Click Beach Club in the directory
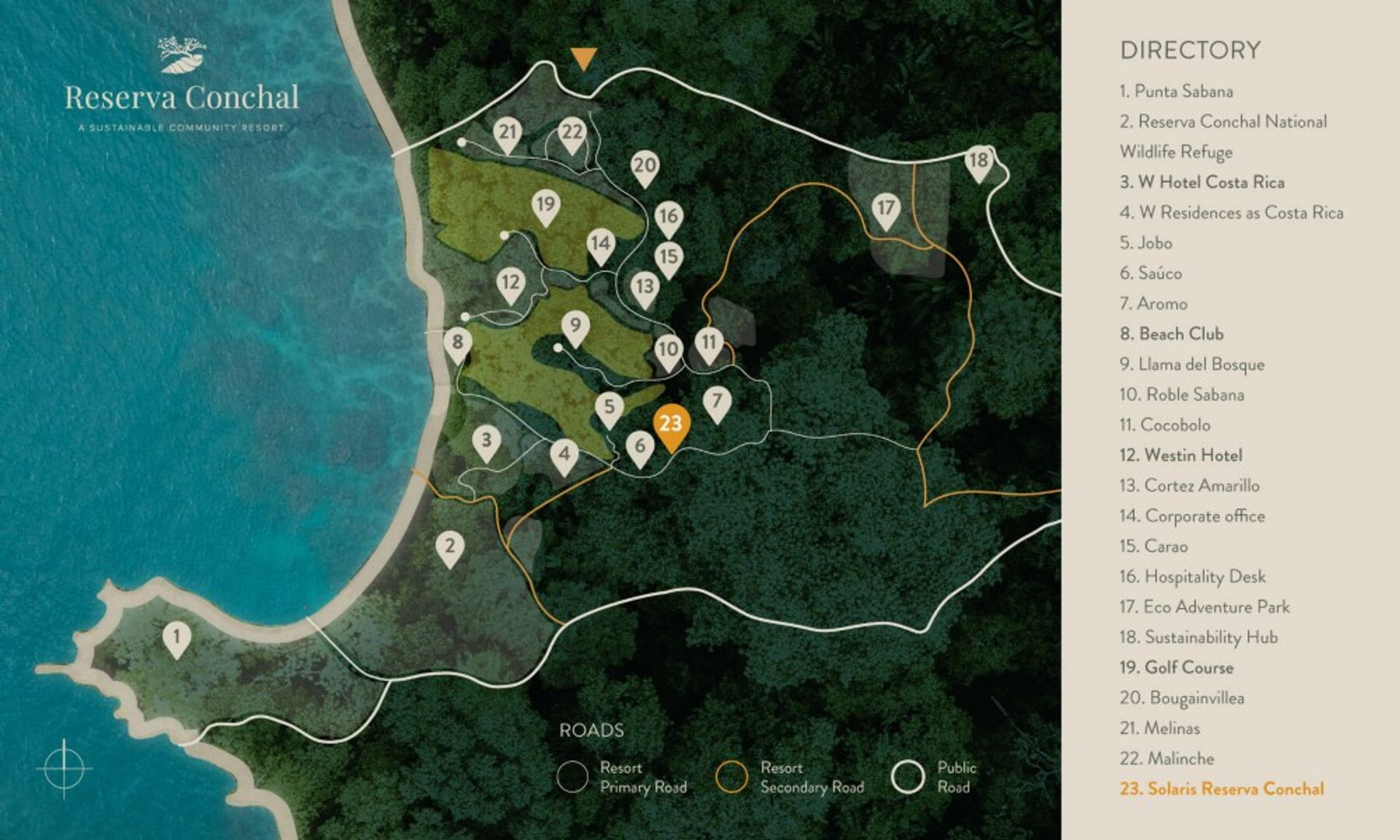 1171,334
